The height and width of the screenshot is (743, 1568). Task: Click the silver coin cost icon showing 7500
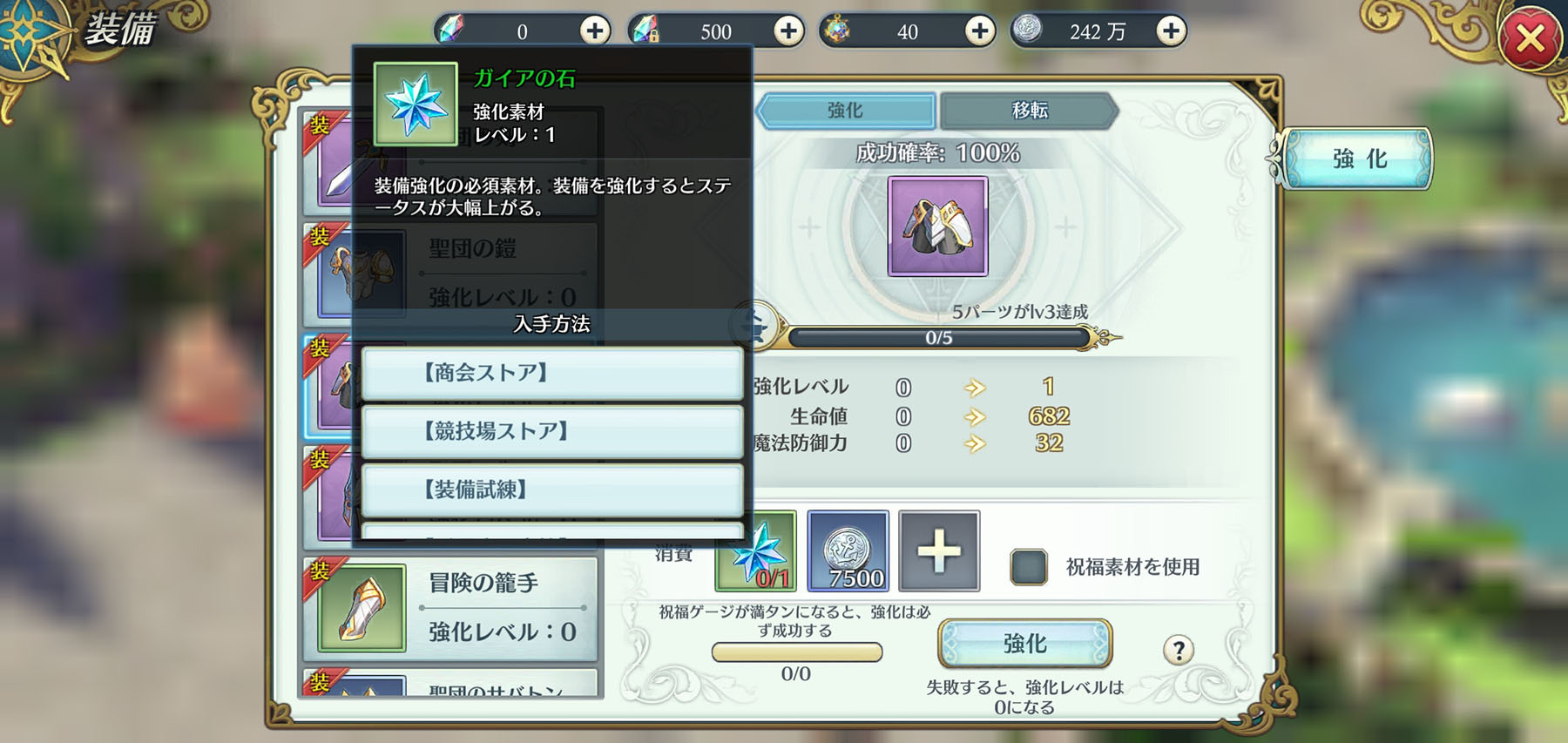[x=848, y=551]
